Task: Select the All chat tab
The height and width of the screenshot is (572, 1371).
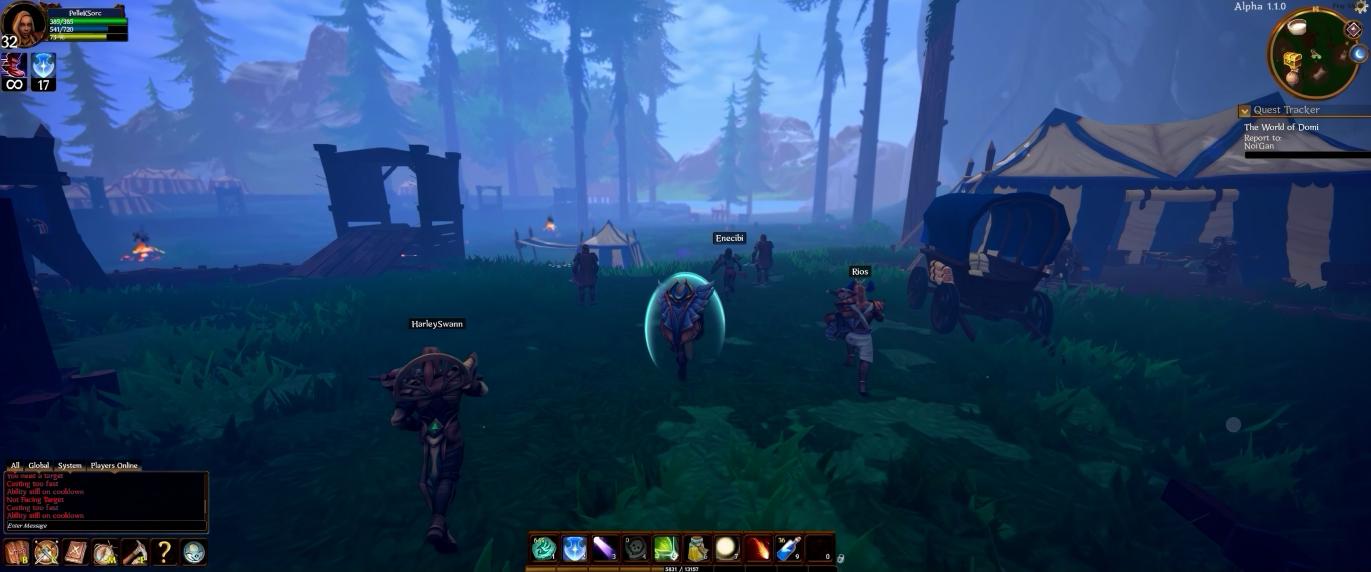Action: point(15,465)
